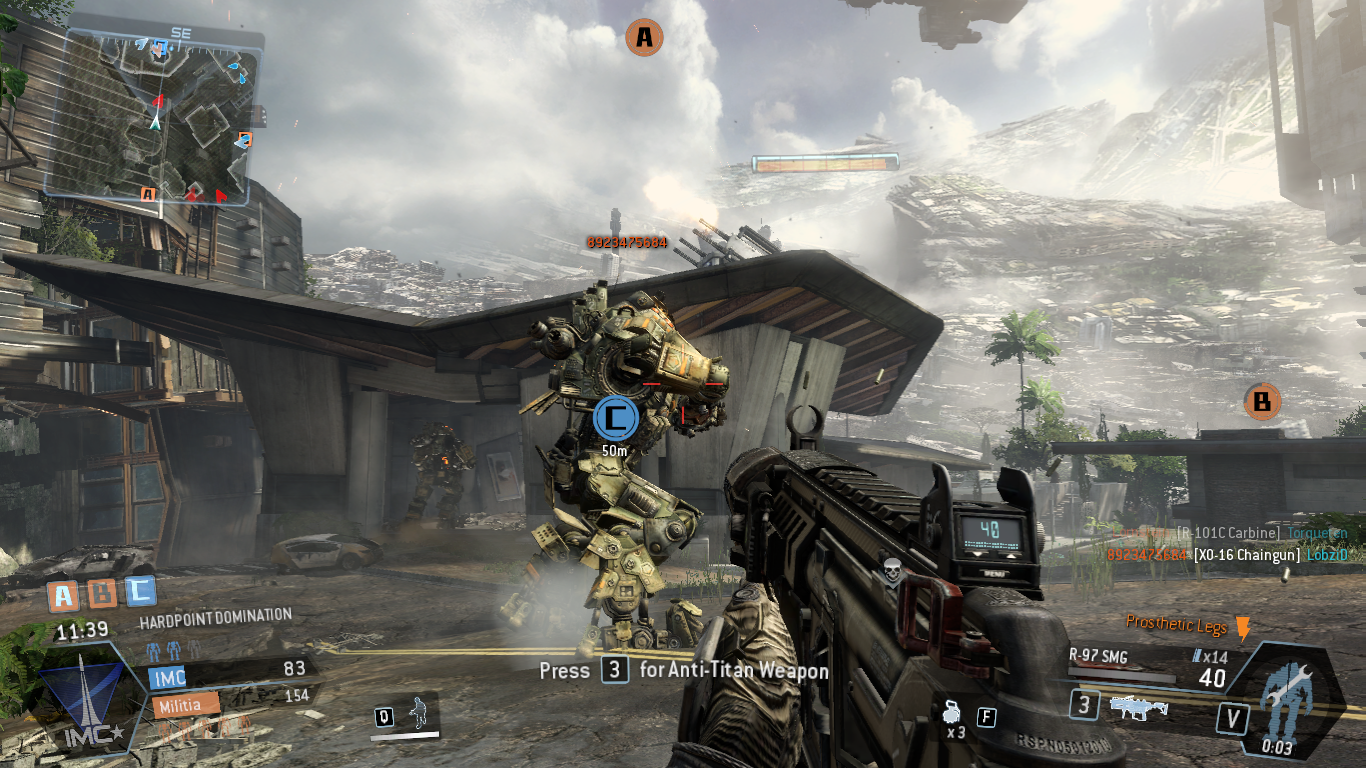Select the frag grenade ordnance icon
The height and width of the screenshot is (768, 1366).
click(x=952, y=715)
